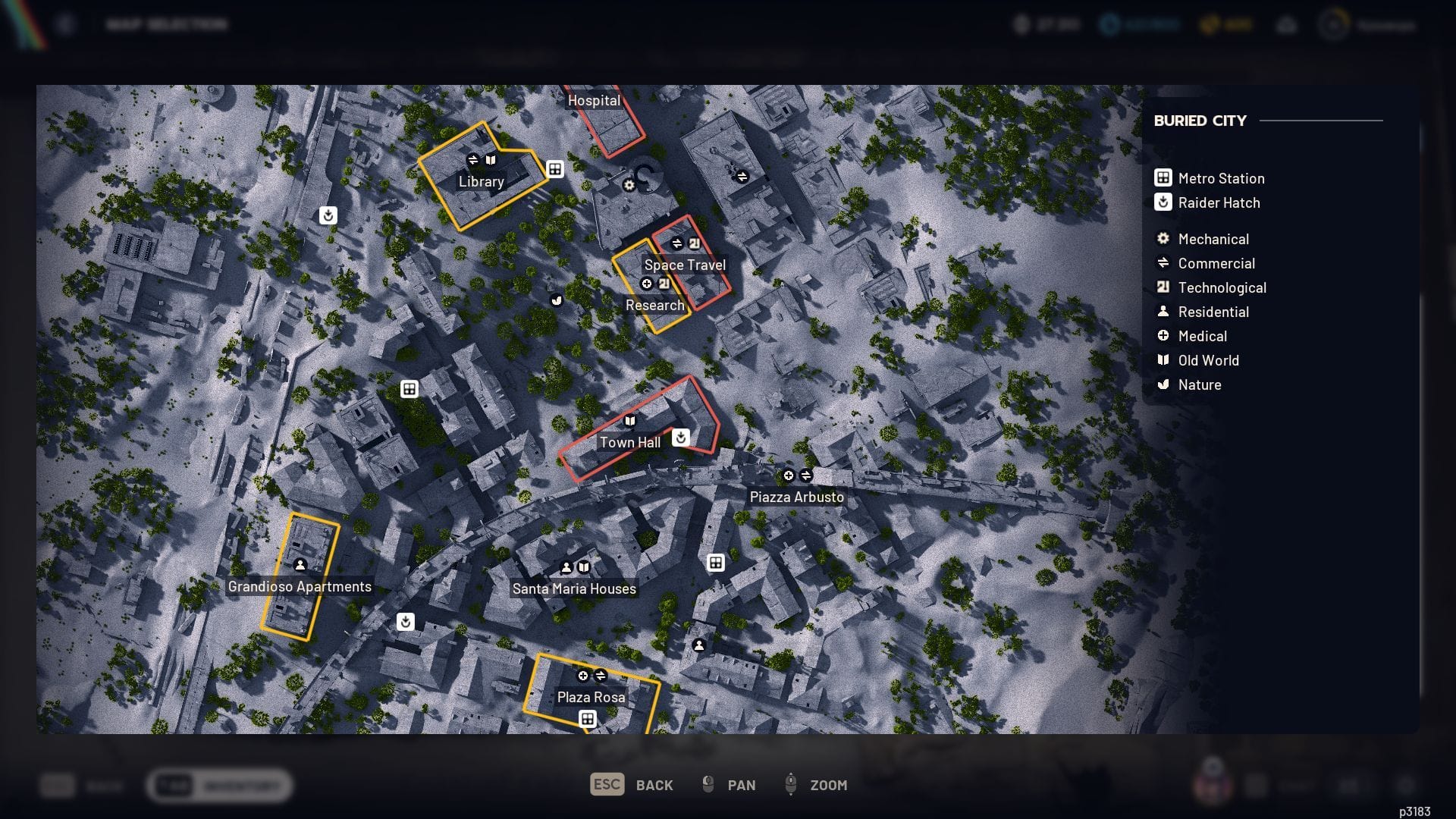Select the Nature leaf icon near Research
This screenshot has width=1456, height=819.
point(558,300)
